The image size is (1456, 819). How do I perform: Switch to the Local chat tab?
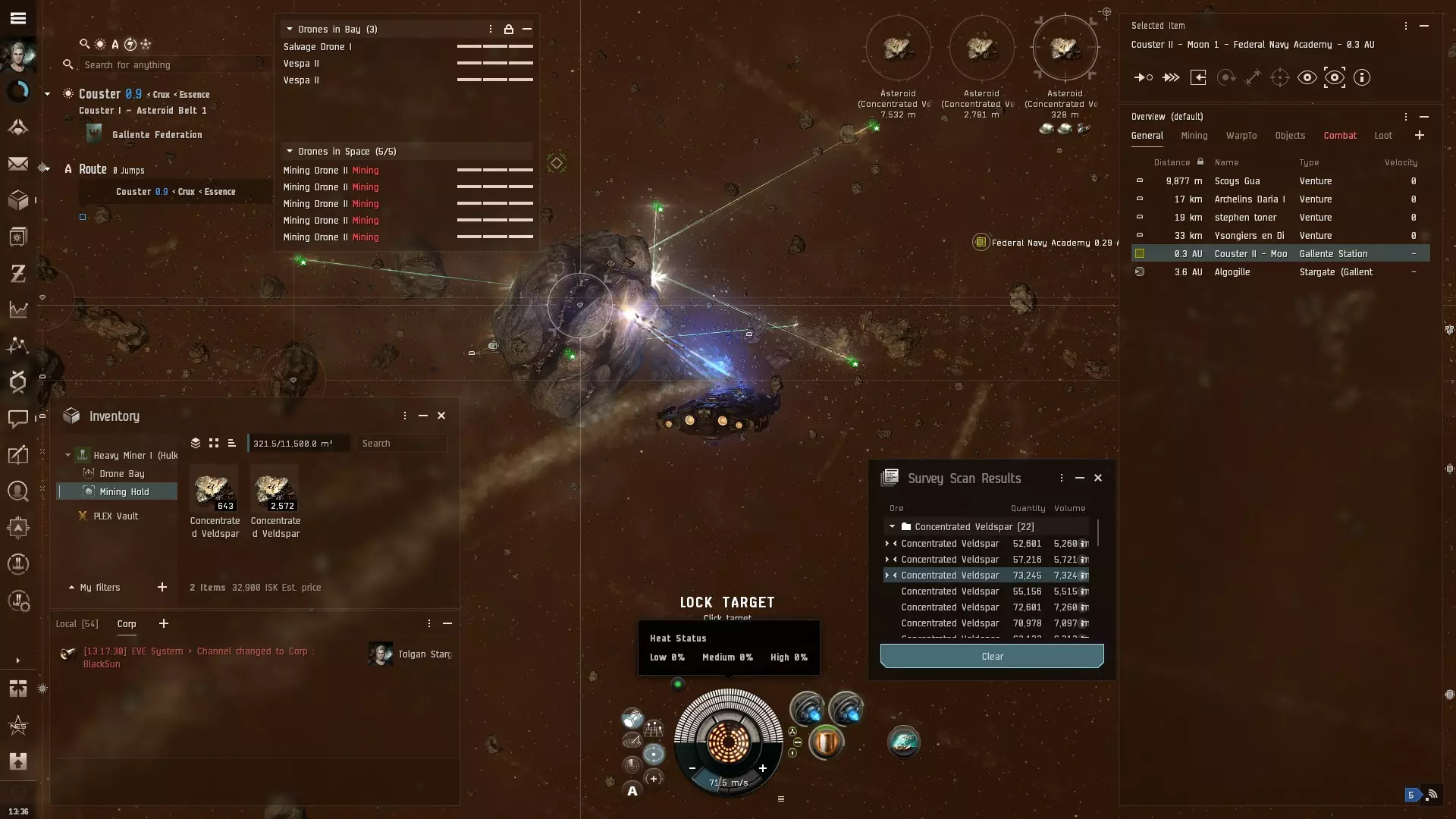tap(77, 623)
